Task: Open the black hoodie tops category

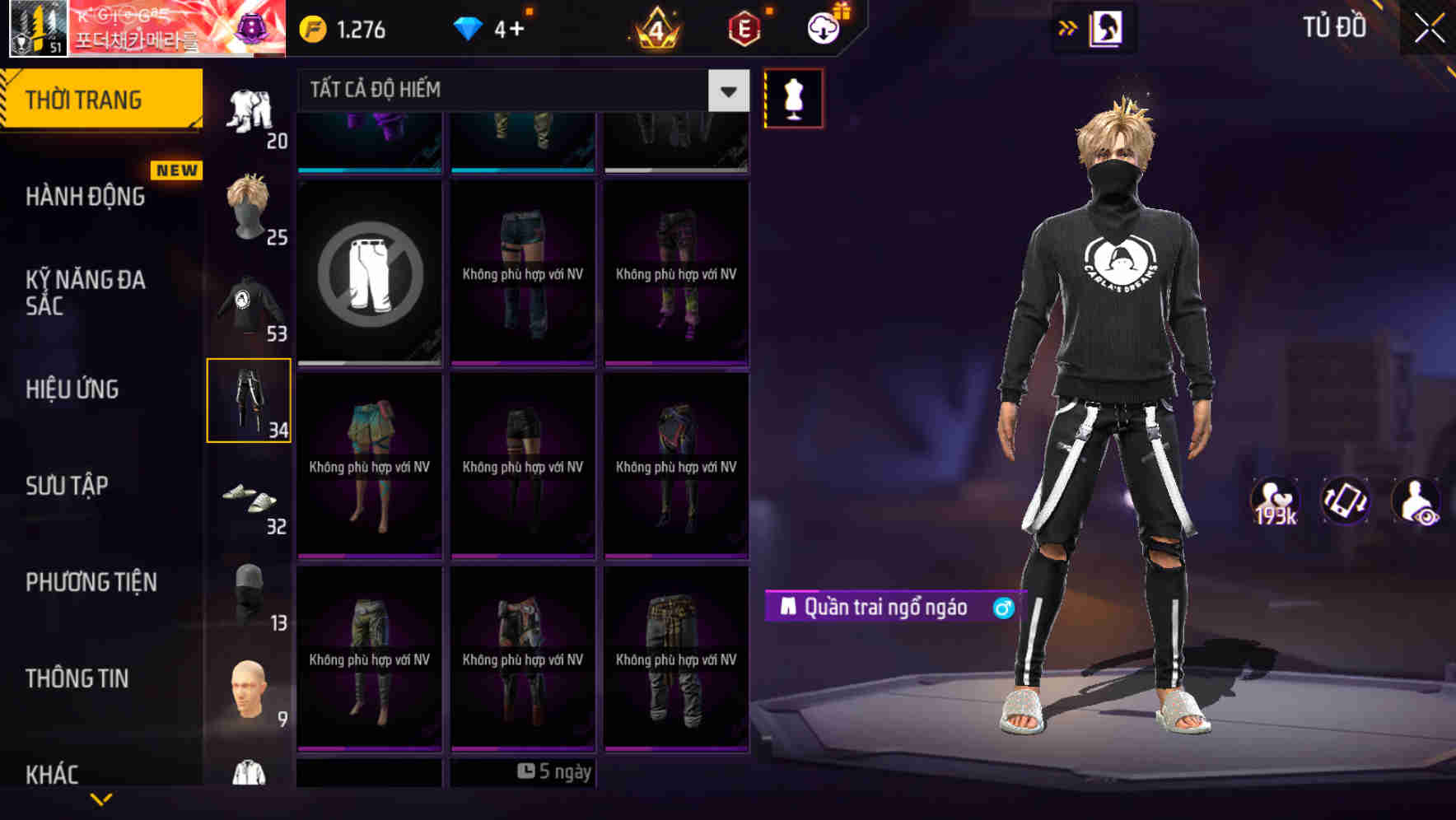Action: tap(250, 305)
